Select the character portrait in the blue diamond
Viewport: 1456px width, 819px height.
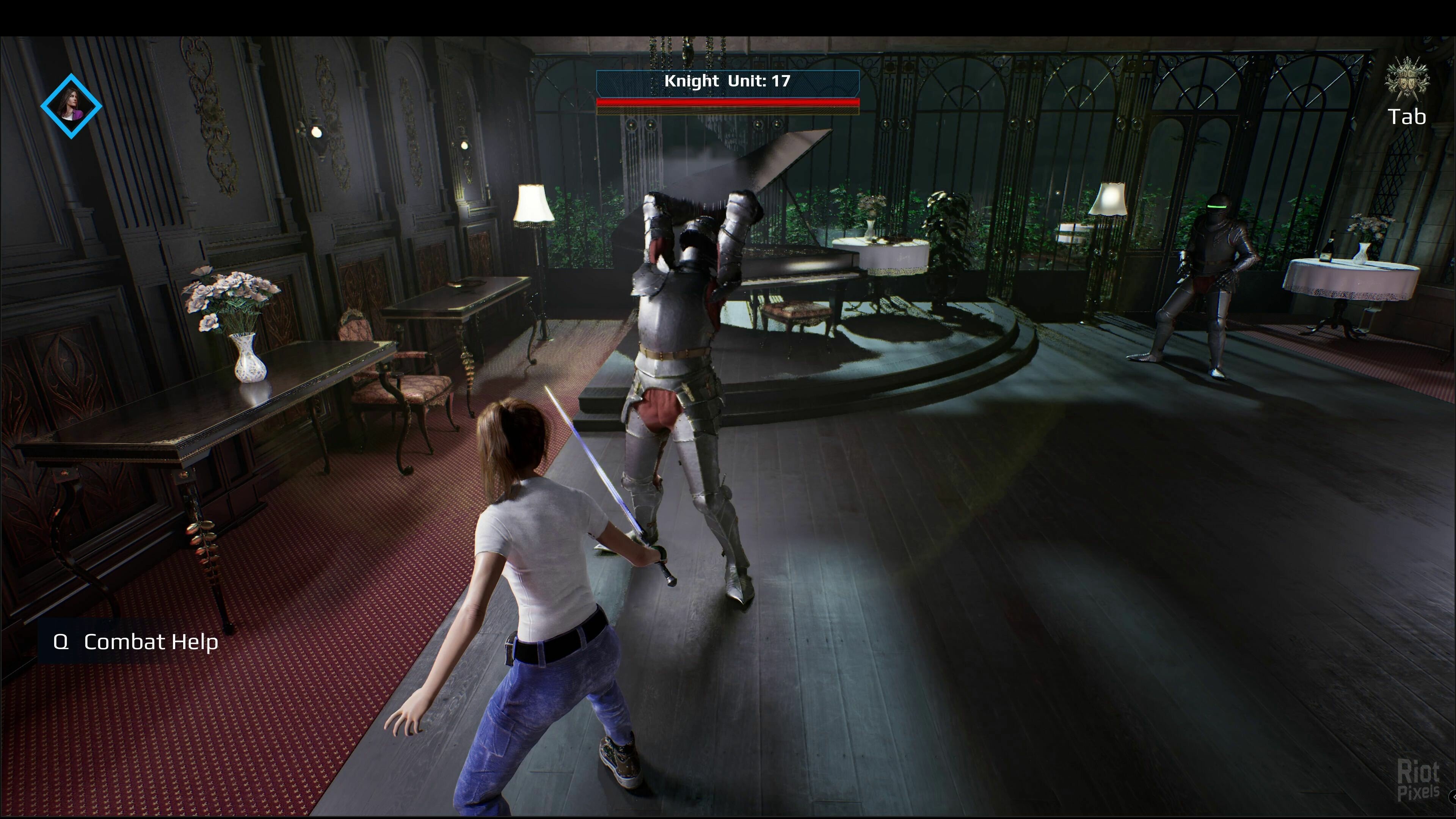coord(71,106)
